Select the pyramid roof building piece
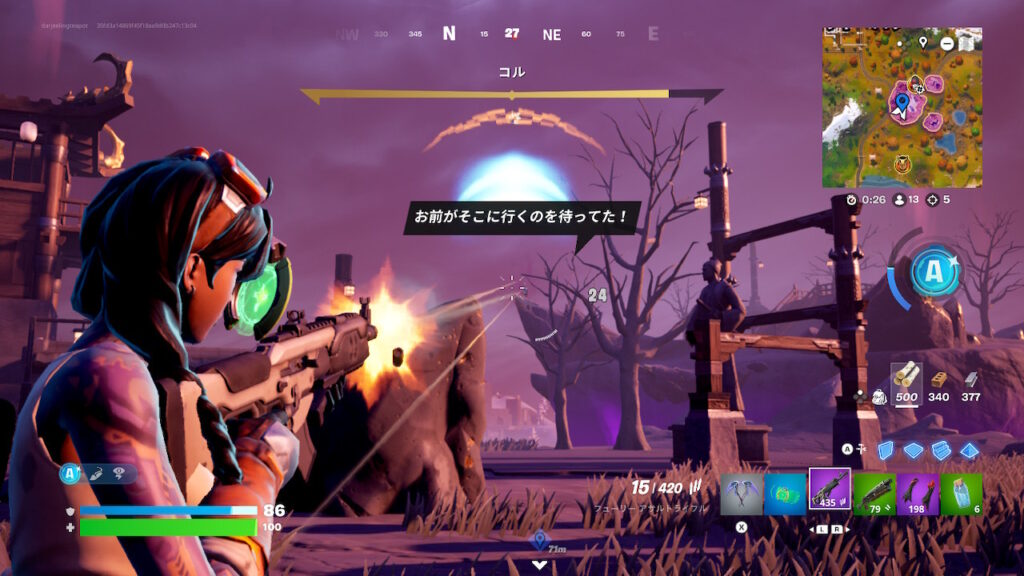The width and height of the screenshot is (1024, 576). click(x=968, y=450)
